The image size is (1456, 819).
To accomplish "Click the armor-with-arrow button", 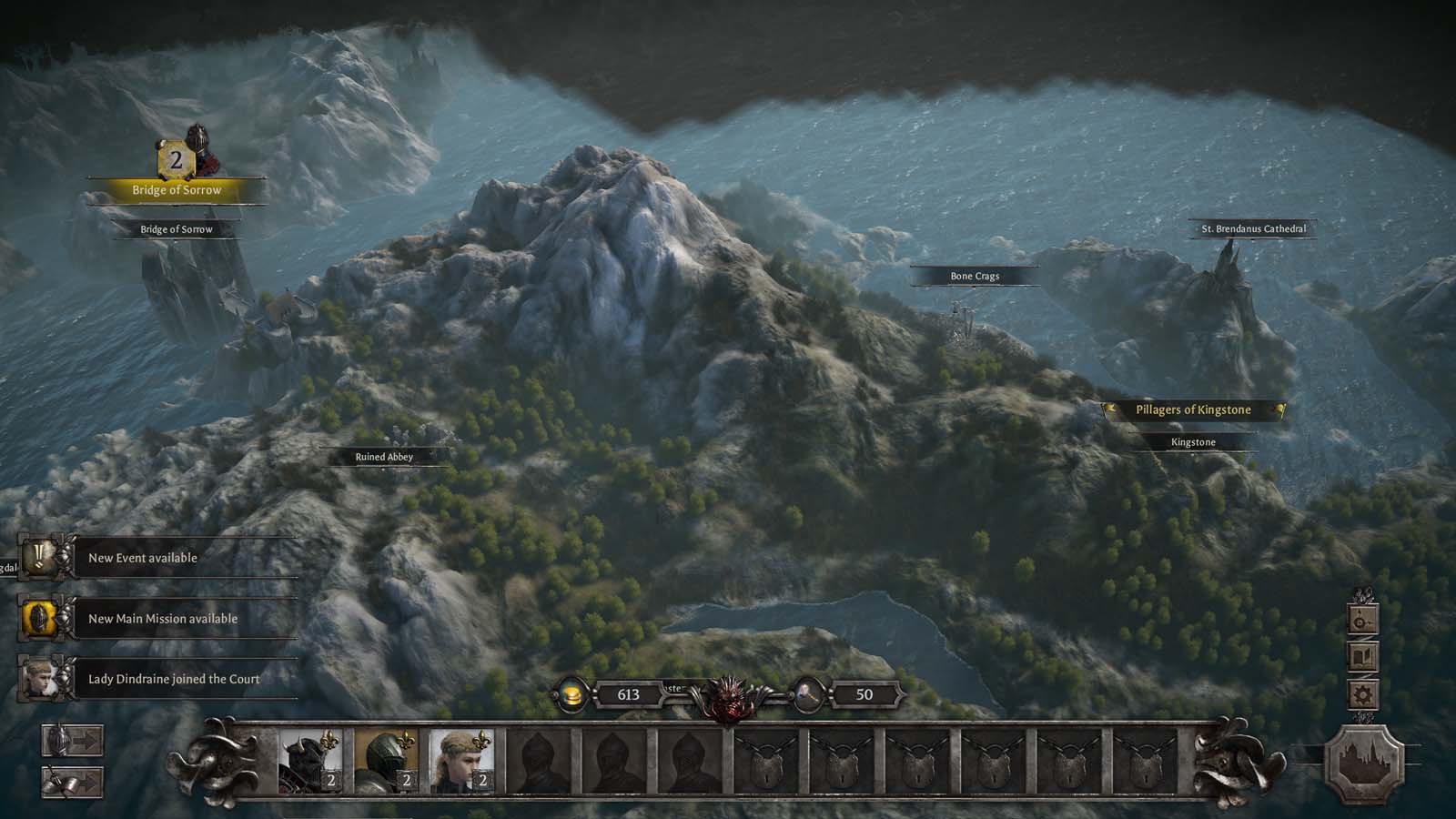I will click(72, 782).
